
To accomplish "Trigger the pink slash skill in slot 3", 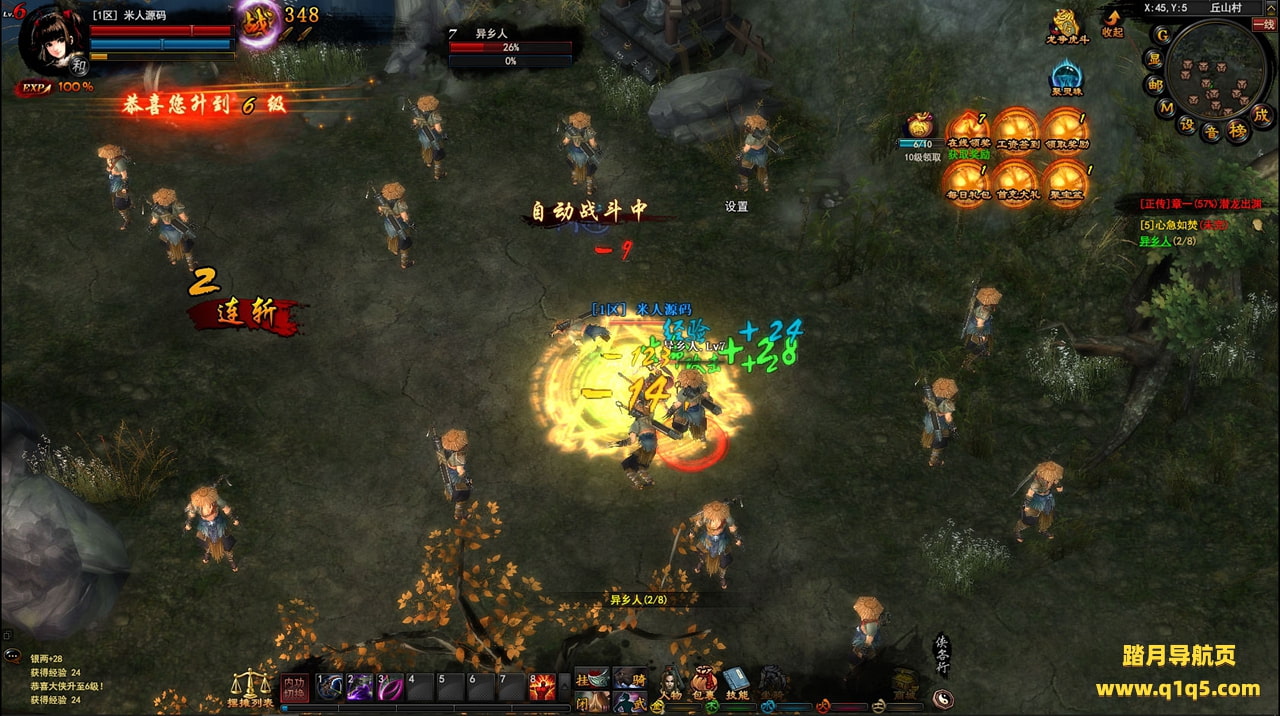I will point(389,686).
